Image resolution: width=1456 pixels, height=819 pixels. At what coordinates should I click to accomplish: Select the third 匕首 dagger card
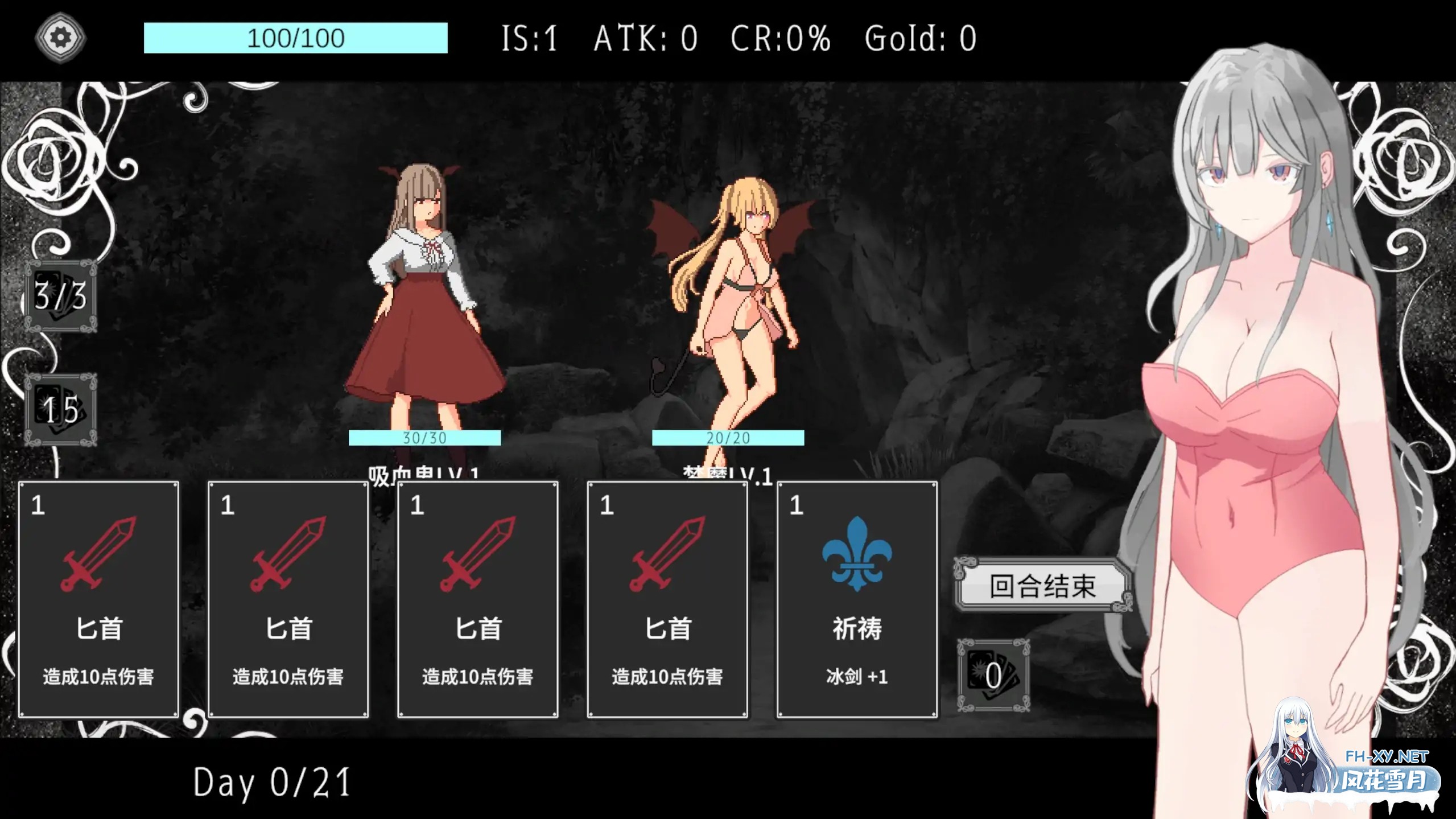pos(477,598)
